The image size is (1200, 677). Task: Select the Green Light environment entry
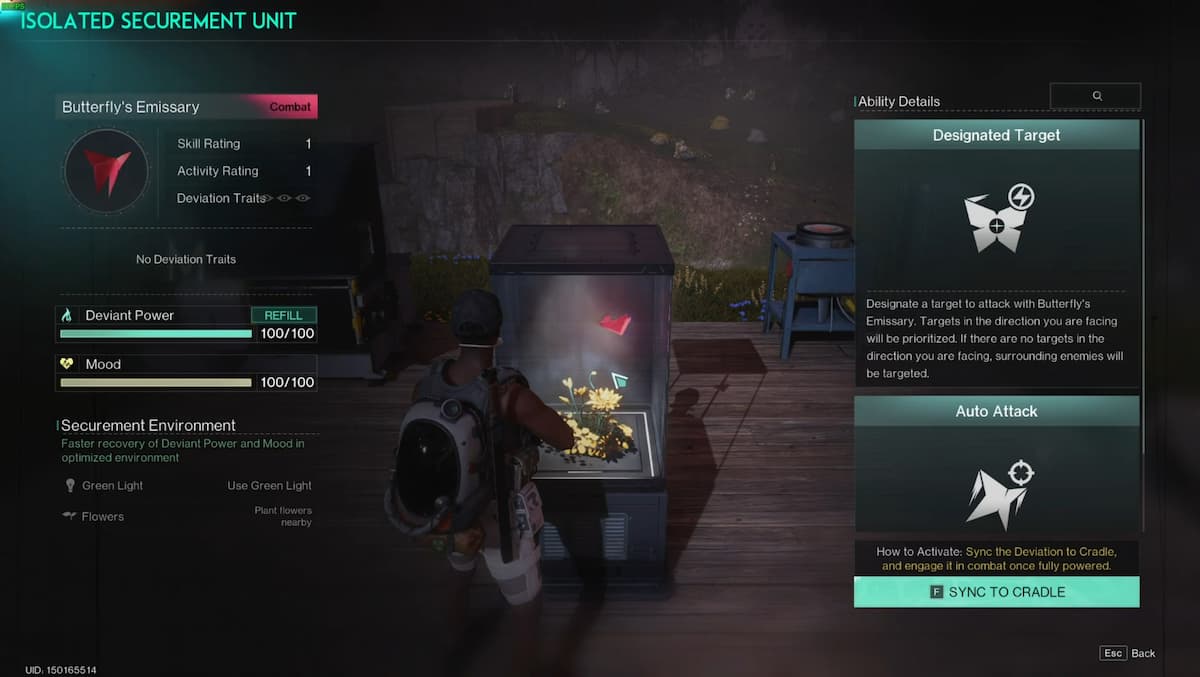coord(112,486)
